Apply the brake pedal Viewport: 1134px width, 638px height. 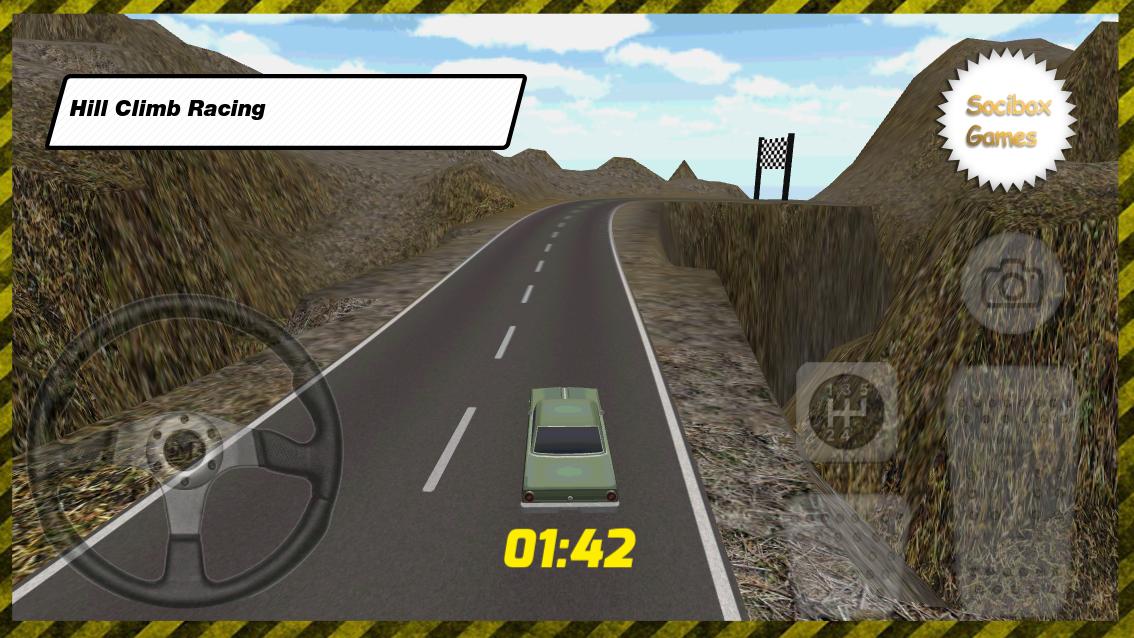848,553
